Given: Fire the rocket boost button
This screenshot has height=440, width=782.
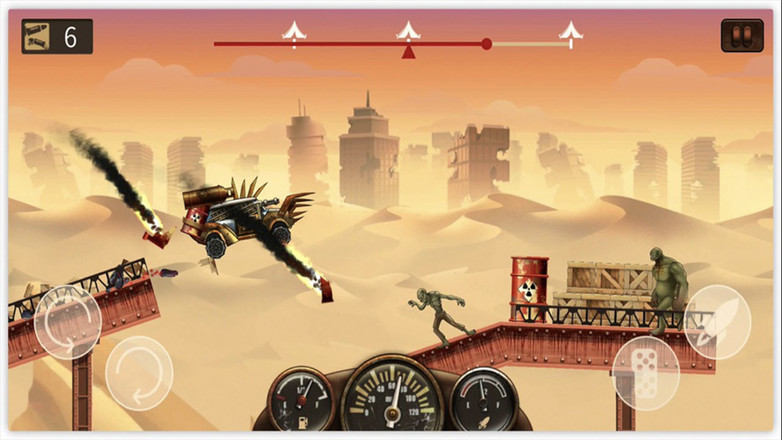Looking at the screenshot, I should click(716, 316).
